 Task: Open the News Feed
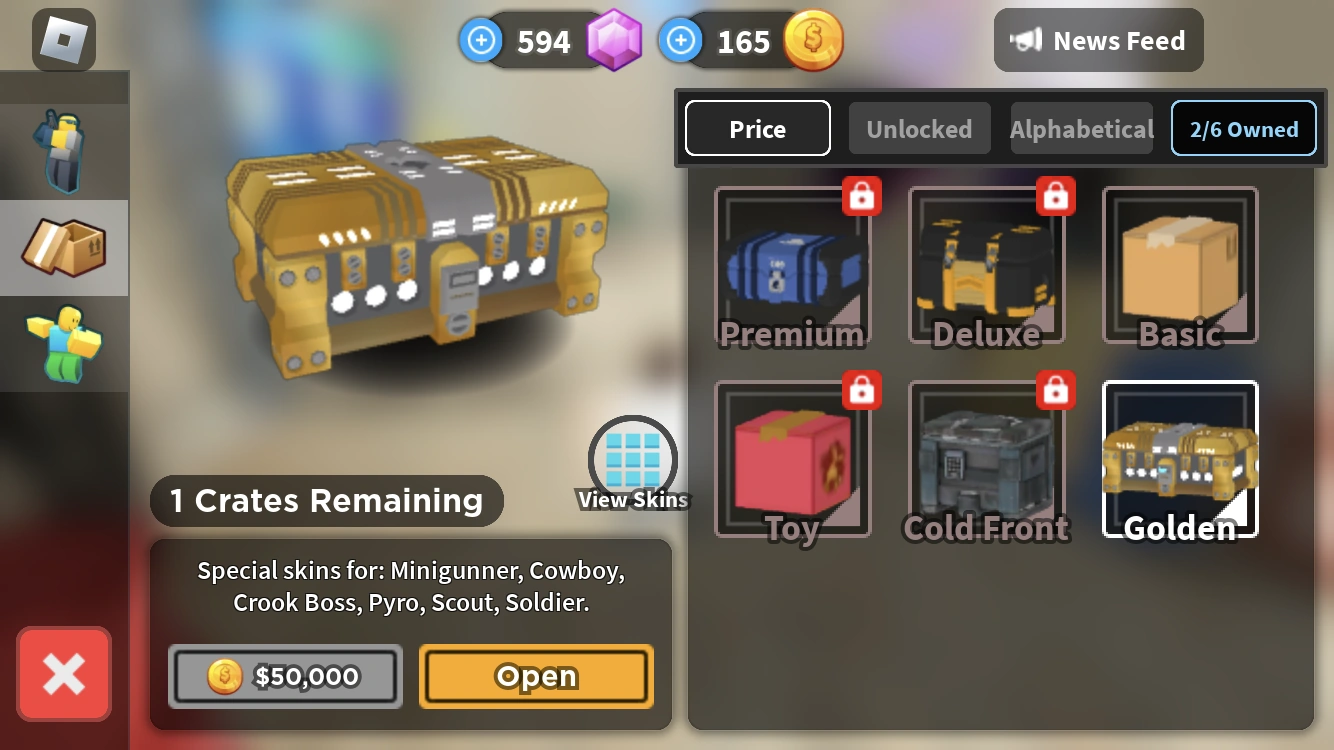point(1098,40)
